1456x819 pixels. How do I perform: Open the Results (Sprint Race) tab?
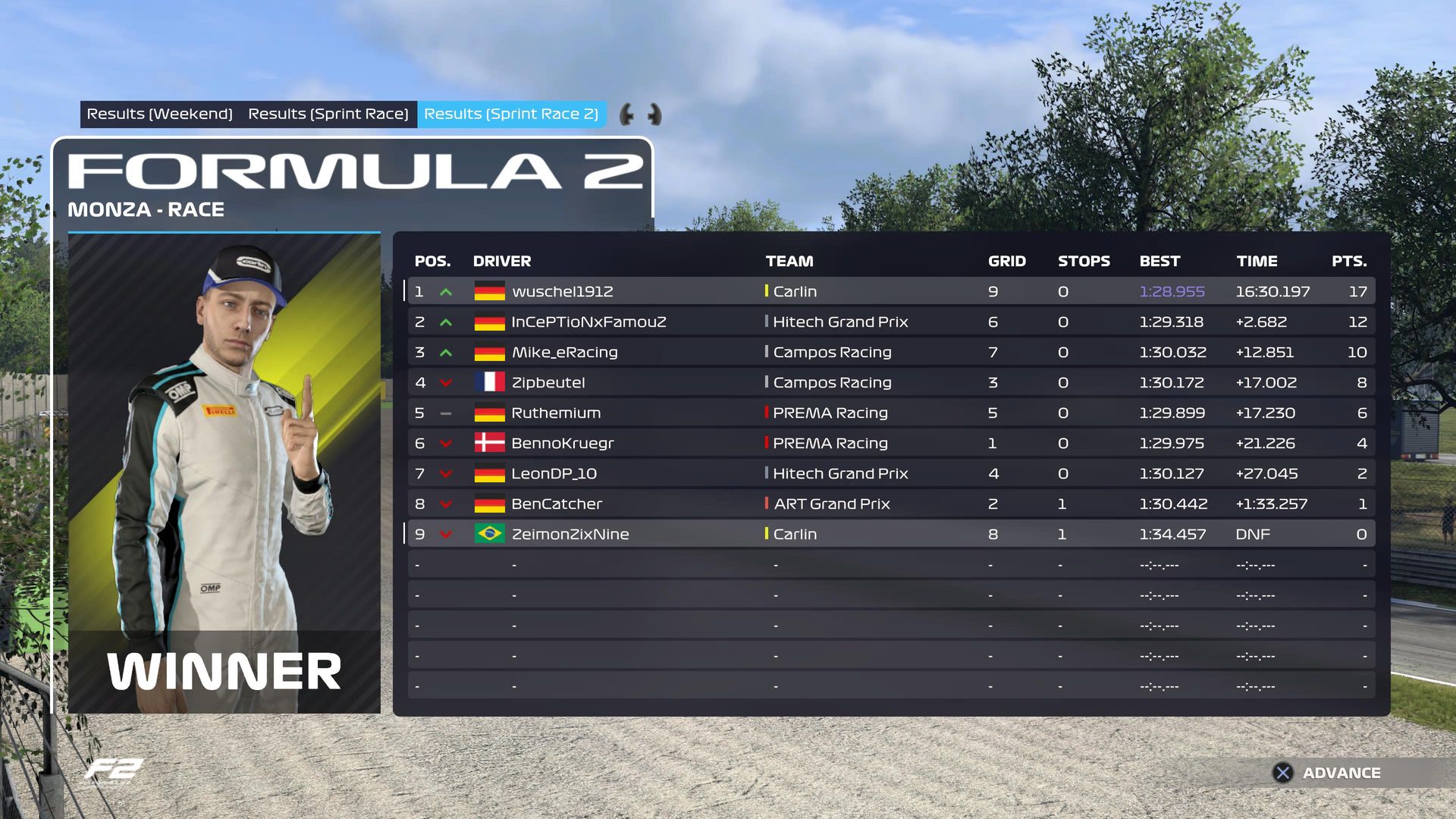pyautogui.click(x=328, y=114)
